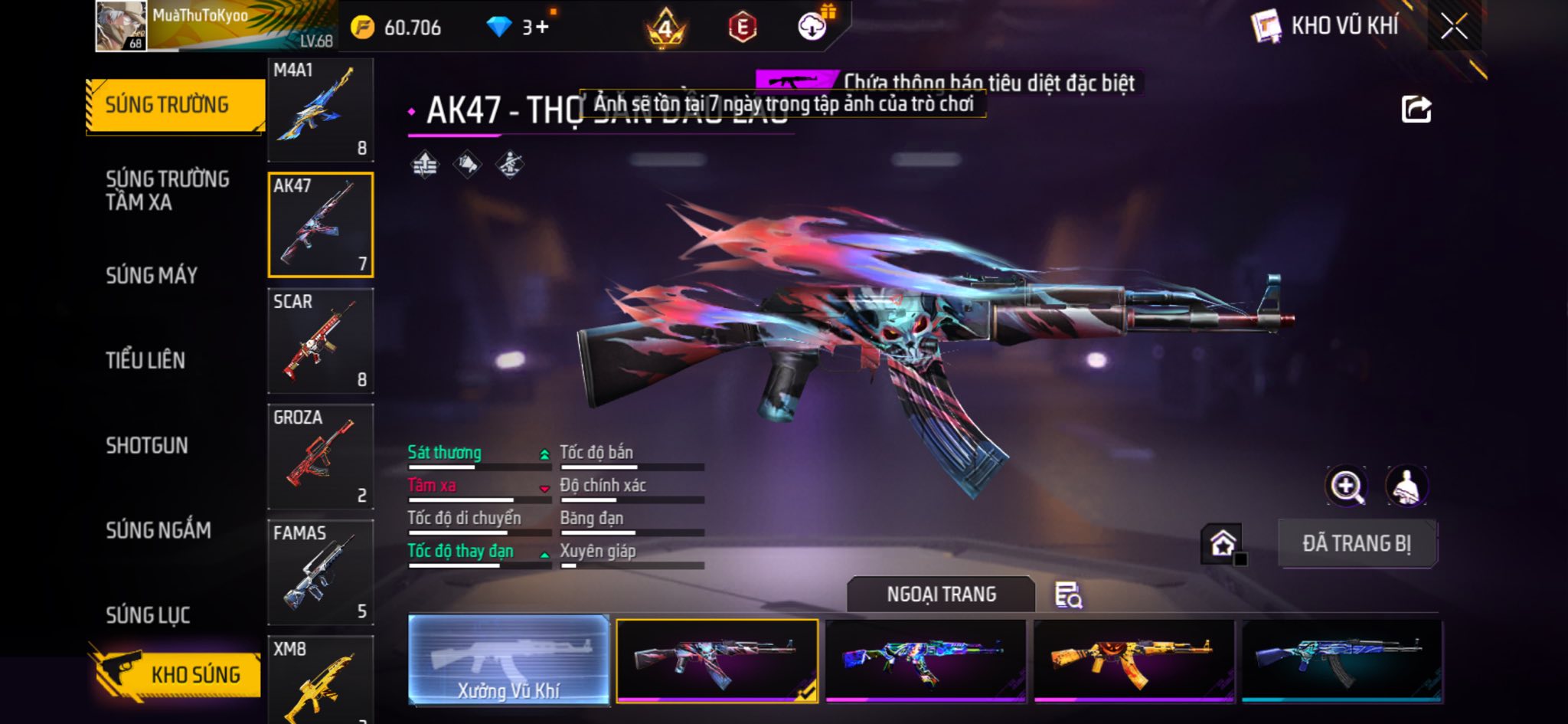The width and height of the screenshot is (1568, 724).
Task: Click the diamond currency add button
Action: pyautogui.click(x=541, y=28)
